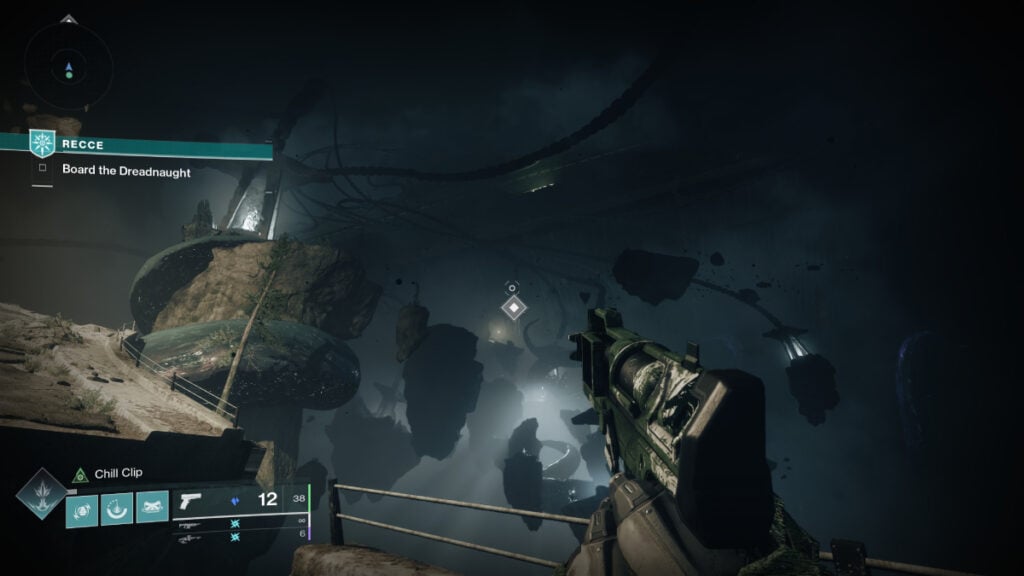Select the RECCE quest tracker banner
This screenshot has width=1024, height=576.
[150, 145]
